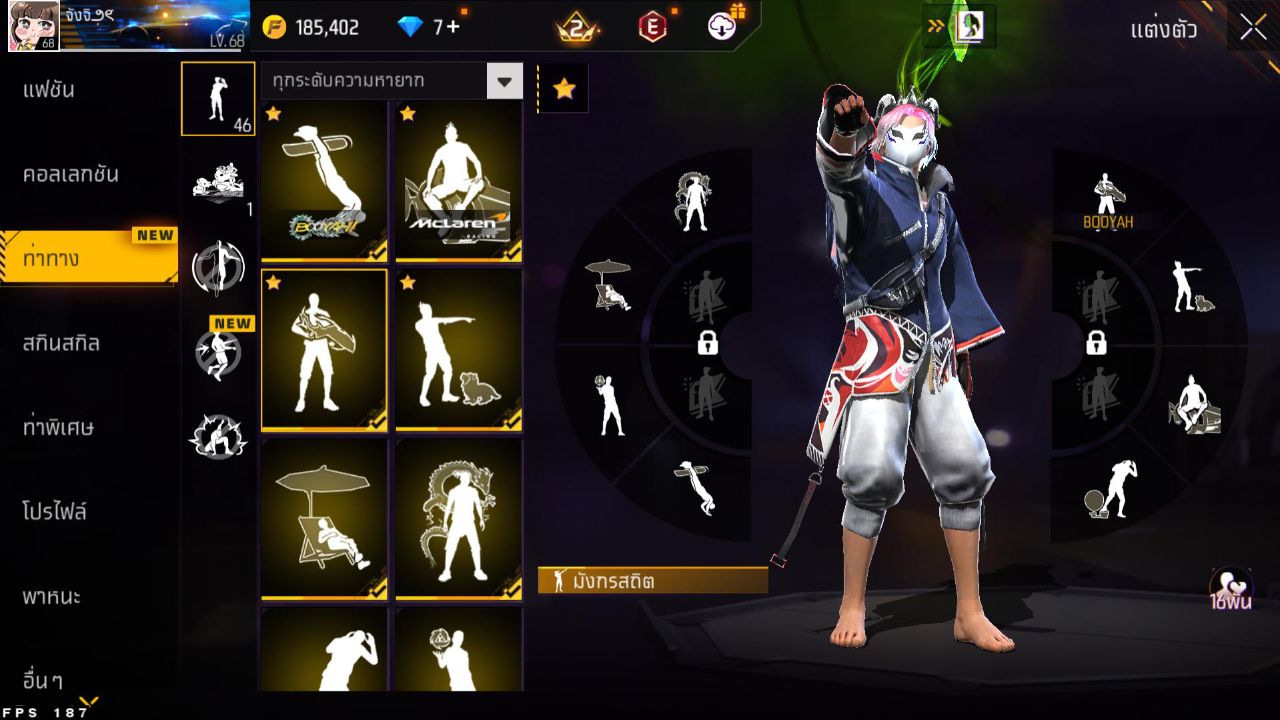Image resolution: width=1280 pixels, height=720 pixels.
Task: Tap the gold coin balance
Action: (311, 27)
